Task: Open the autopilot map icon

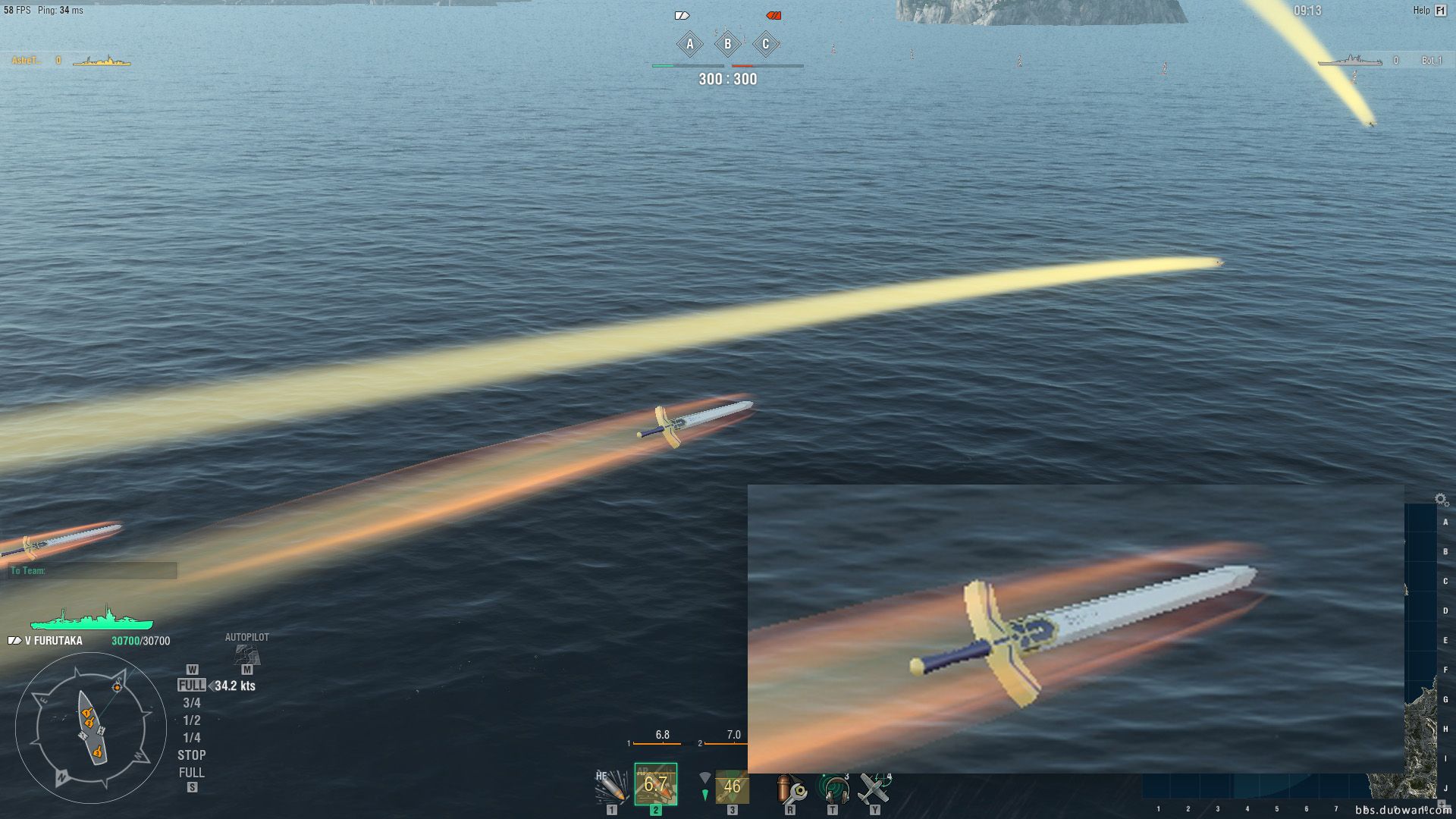Action: [x=246, y=653]
